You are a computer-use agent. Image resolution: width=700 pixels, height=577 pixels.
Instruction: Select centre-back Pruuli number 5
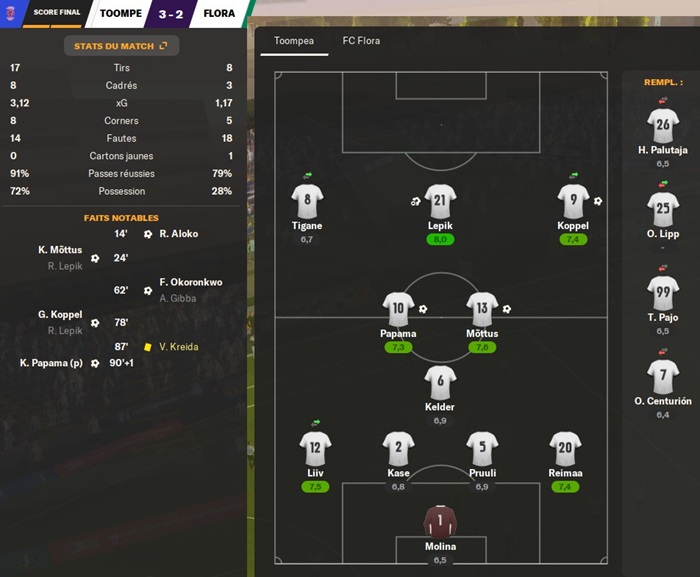[482, 450]
